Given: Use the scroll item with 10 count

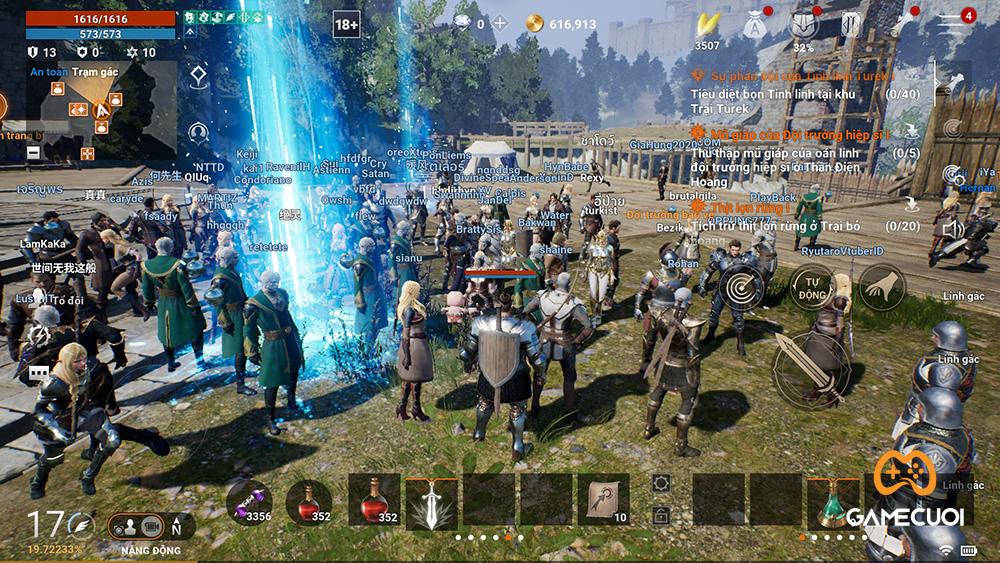Looking at the screenshot, I should (x=604, y=500).
